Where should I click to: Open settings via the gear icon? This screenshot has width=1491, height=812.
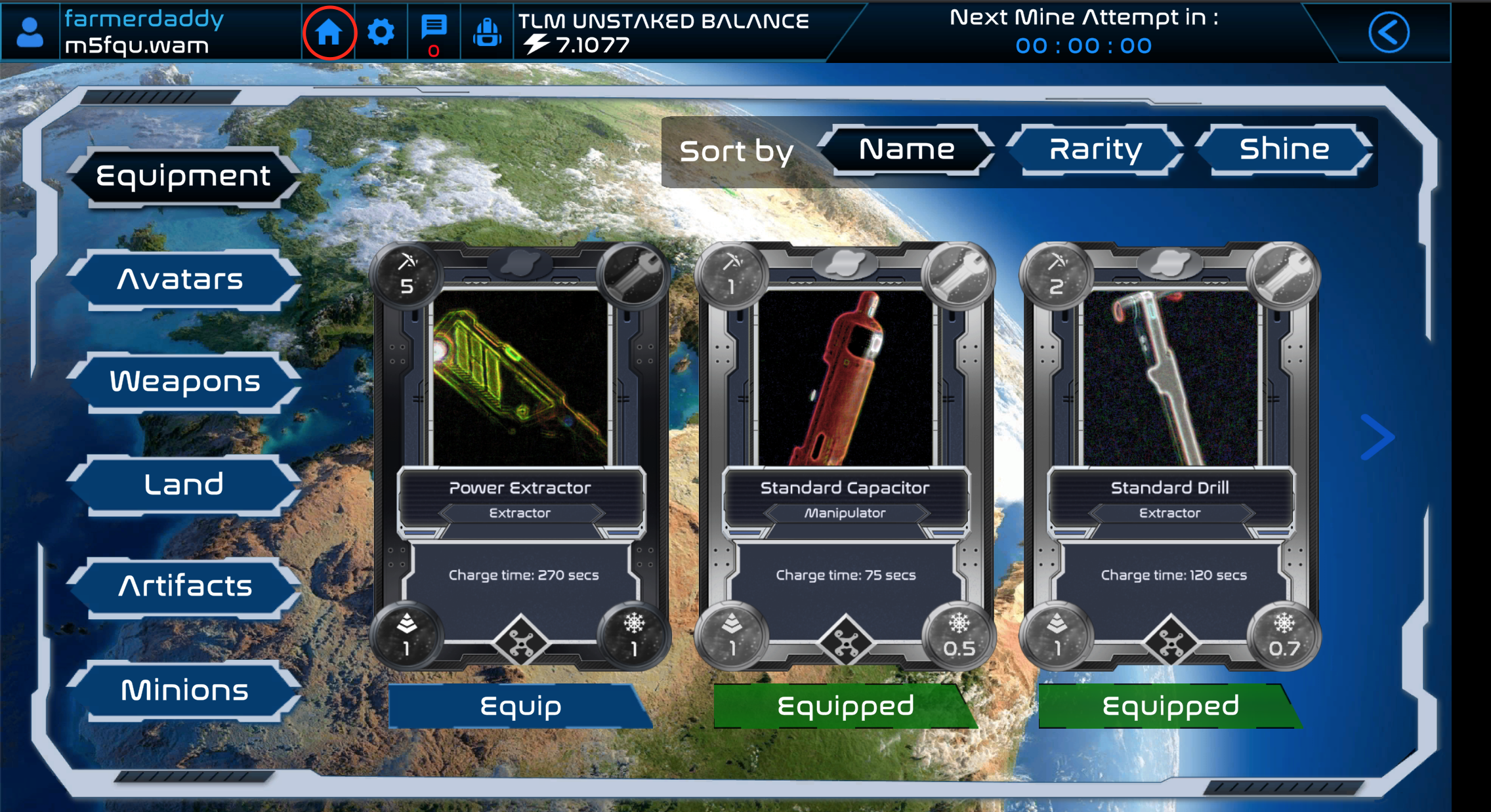pyautogui.click(x=381, y=32)
